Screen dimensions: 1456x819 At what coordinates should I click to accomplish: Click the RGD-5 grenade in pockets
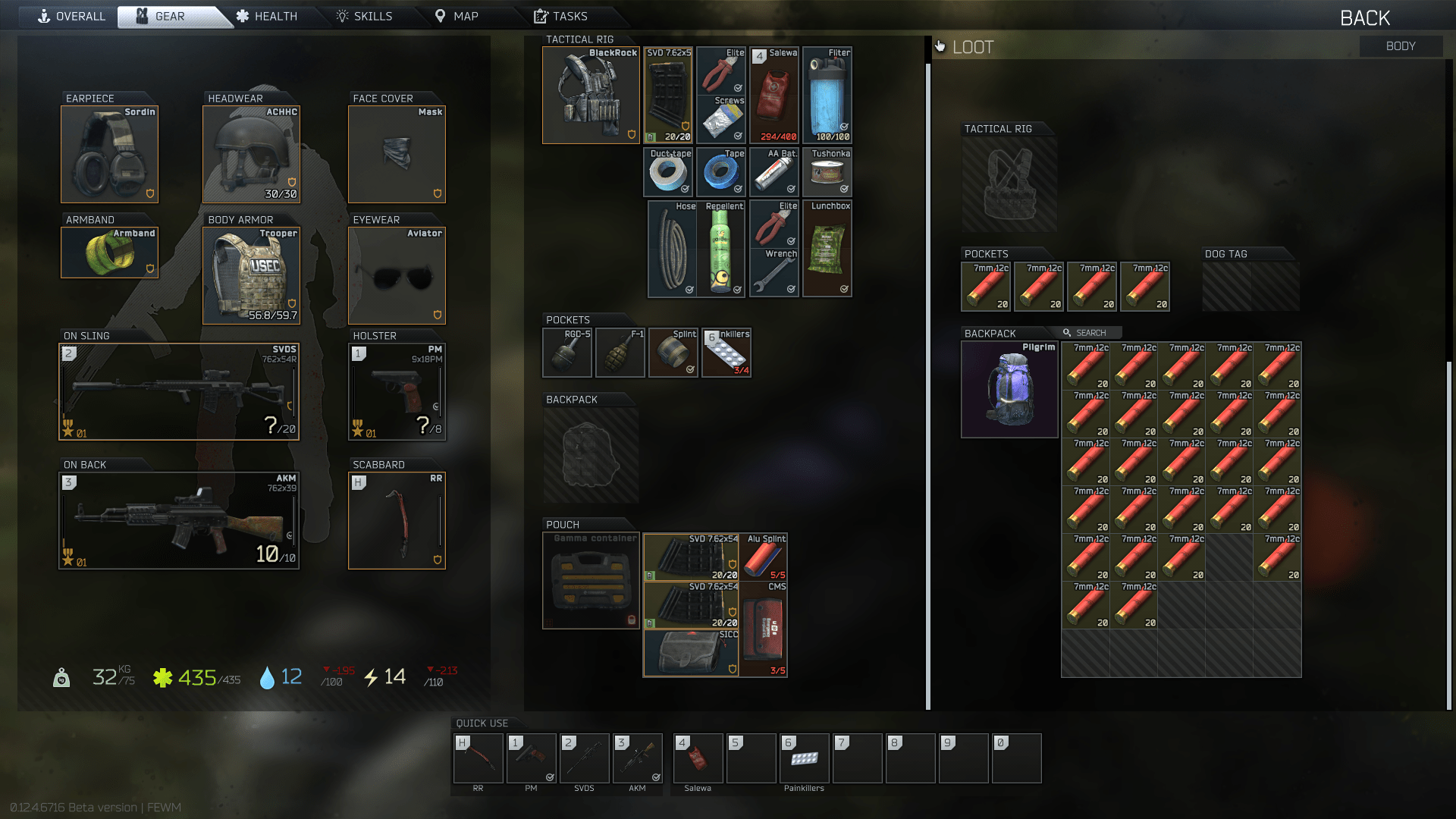coord(566,352)
